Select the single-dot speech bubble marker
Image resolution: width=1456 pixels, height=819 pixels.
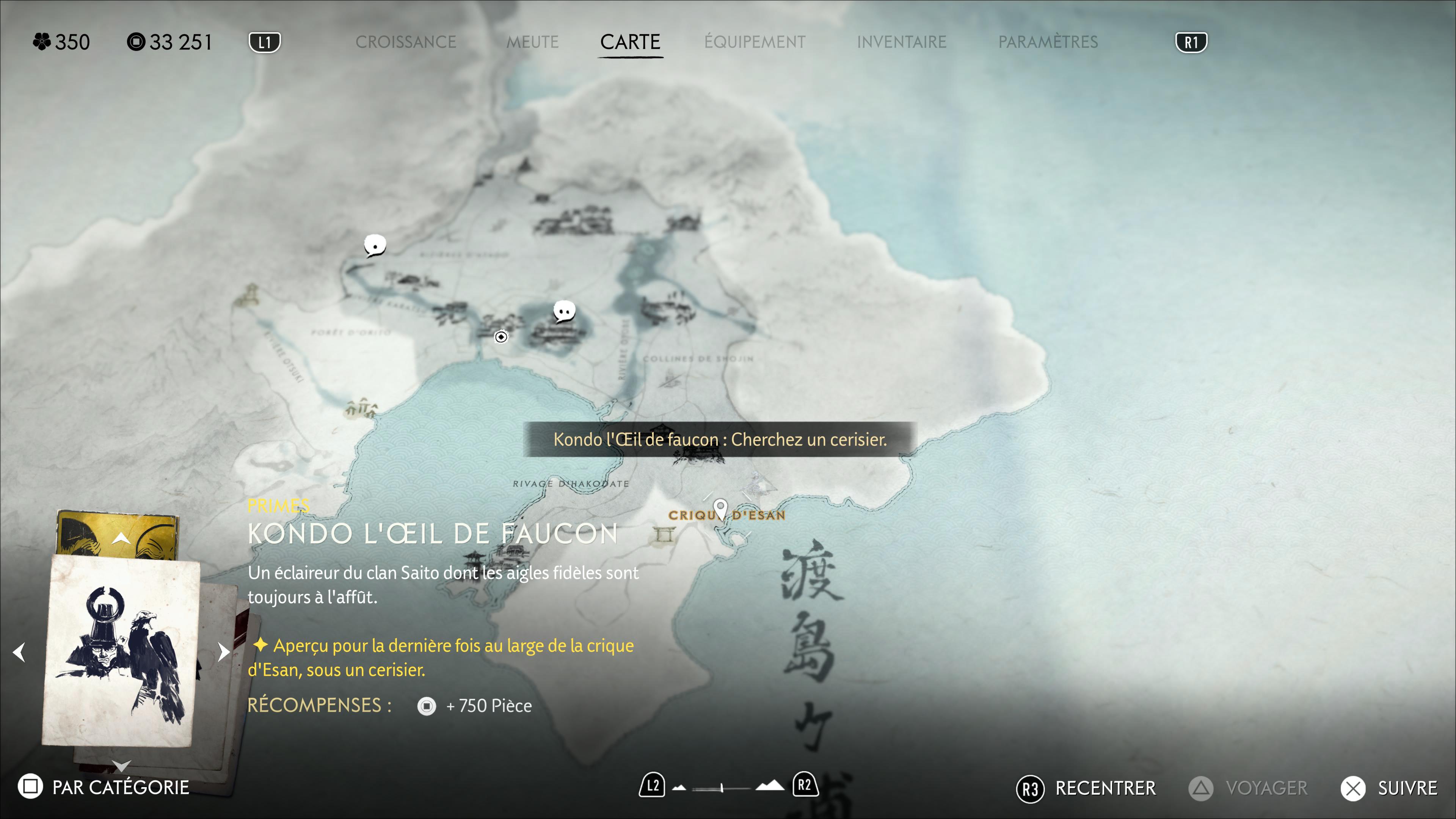click(374, 245)
